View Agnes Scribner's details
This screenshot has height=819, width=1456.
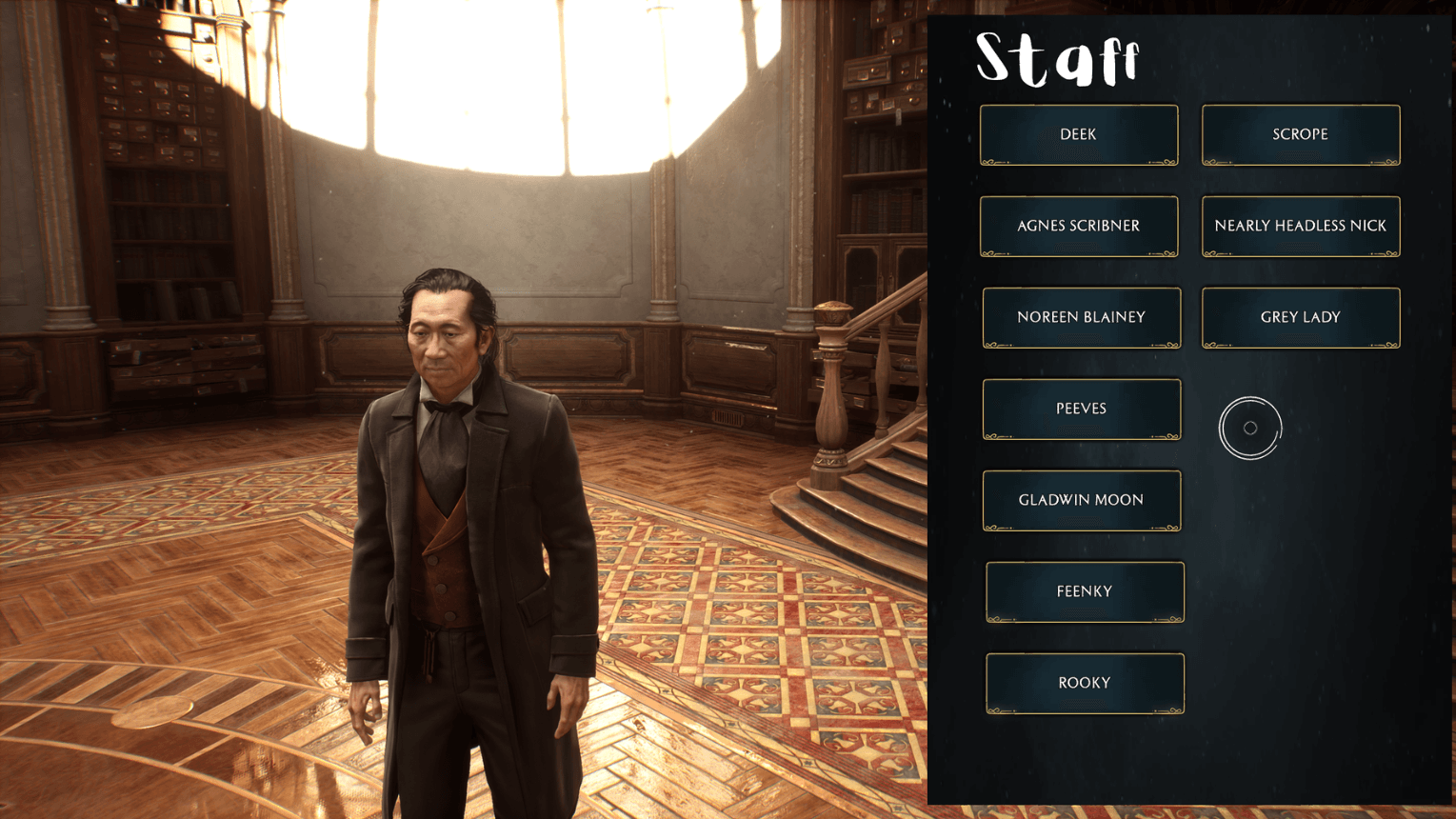(1078, 226)
